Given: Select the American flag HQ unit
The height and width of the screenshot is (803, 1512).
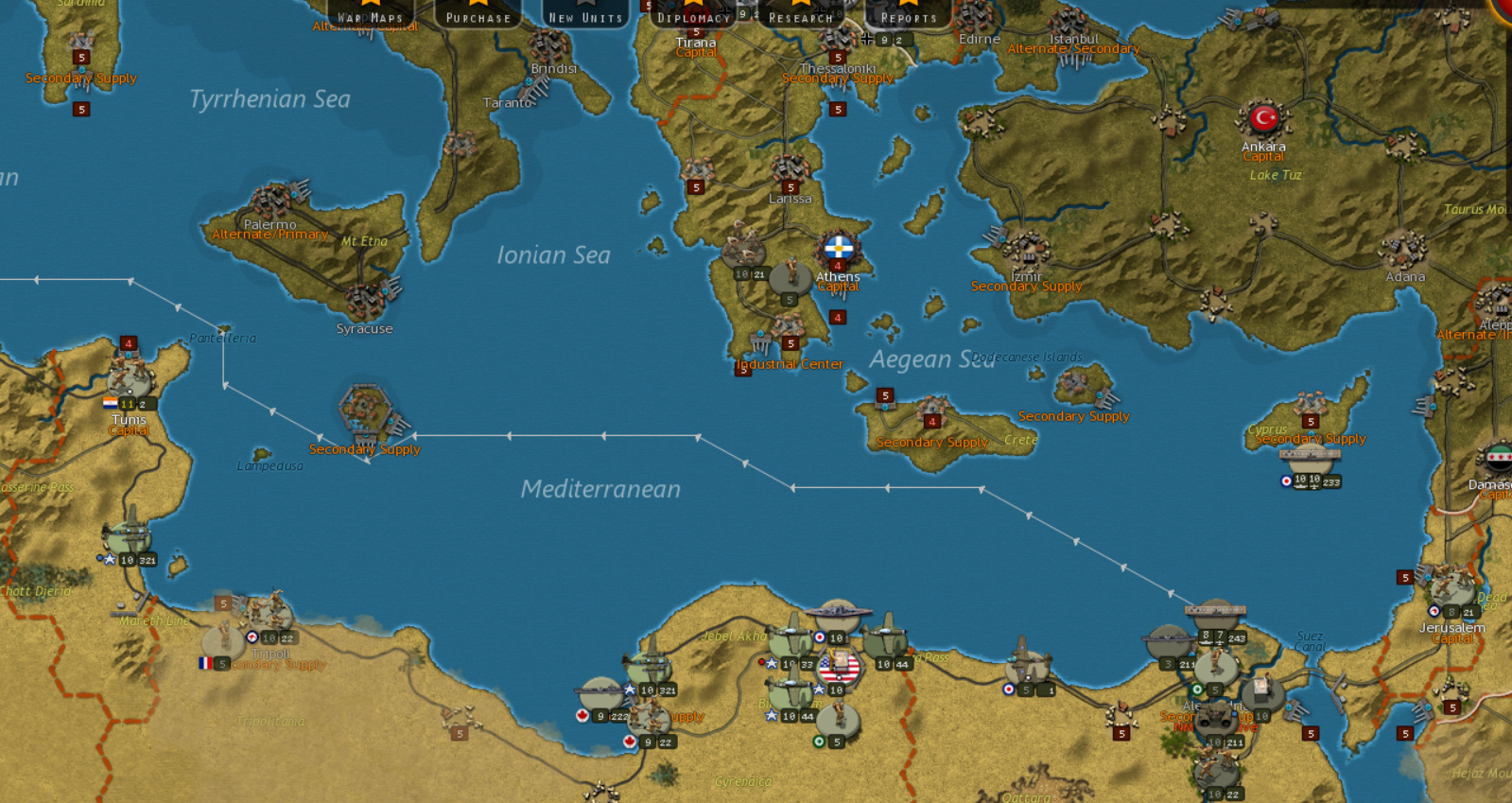Looking at the screenshot, I should 839,669.
